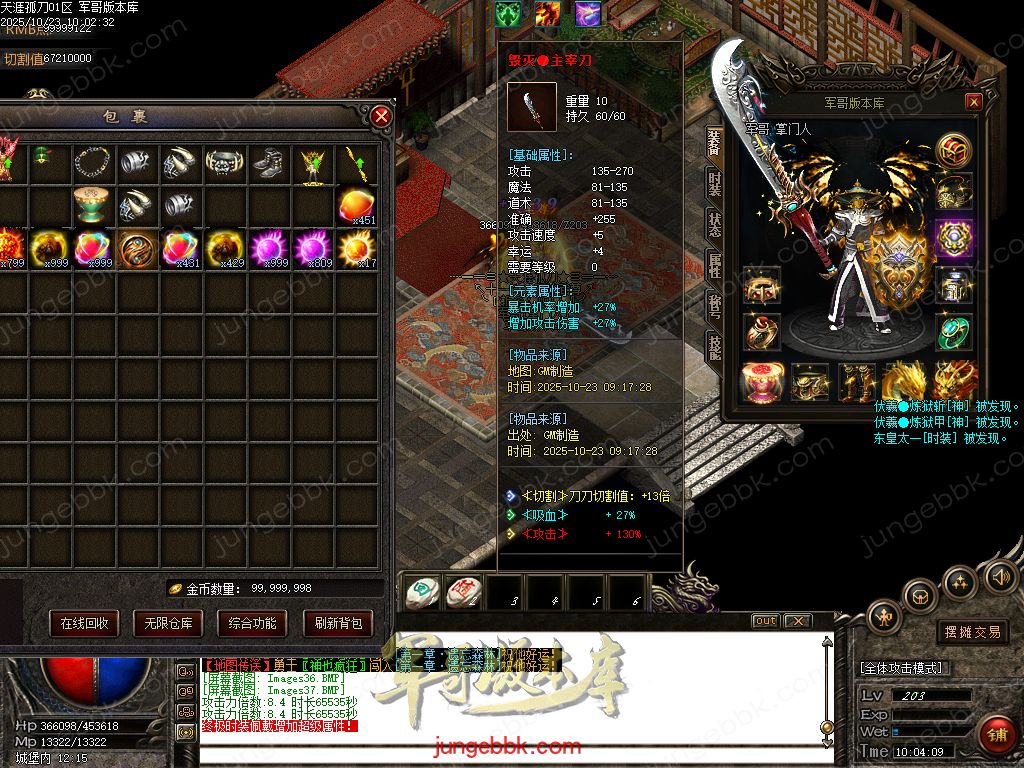Open the 属性 attributes tab
The image size is (1024, 768).
(714, 264)
